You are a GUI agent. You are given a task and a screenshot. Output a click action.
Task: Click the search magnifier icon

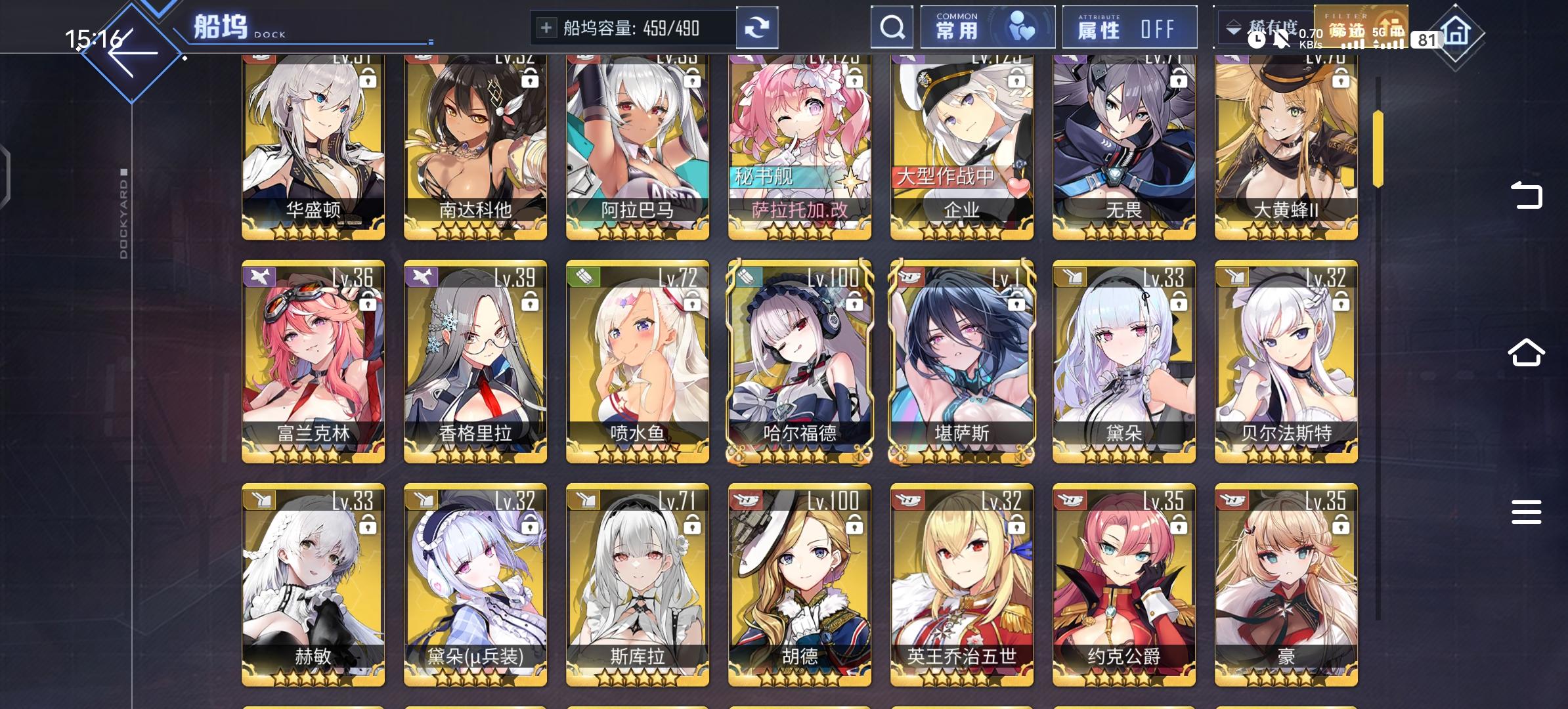(x=892, y=28)
